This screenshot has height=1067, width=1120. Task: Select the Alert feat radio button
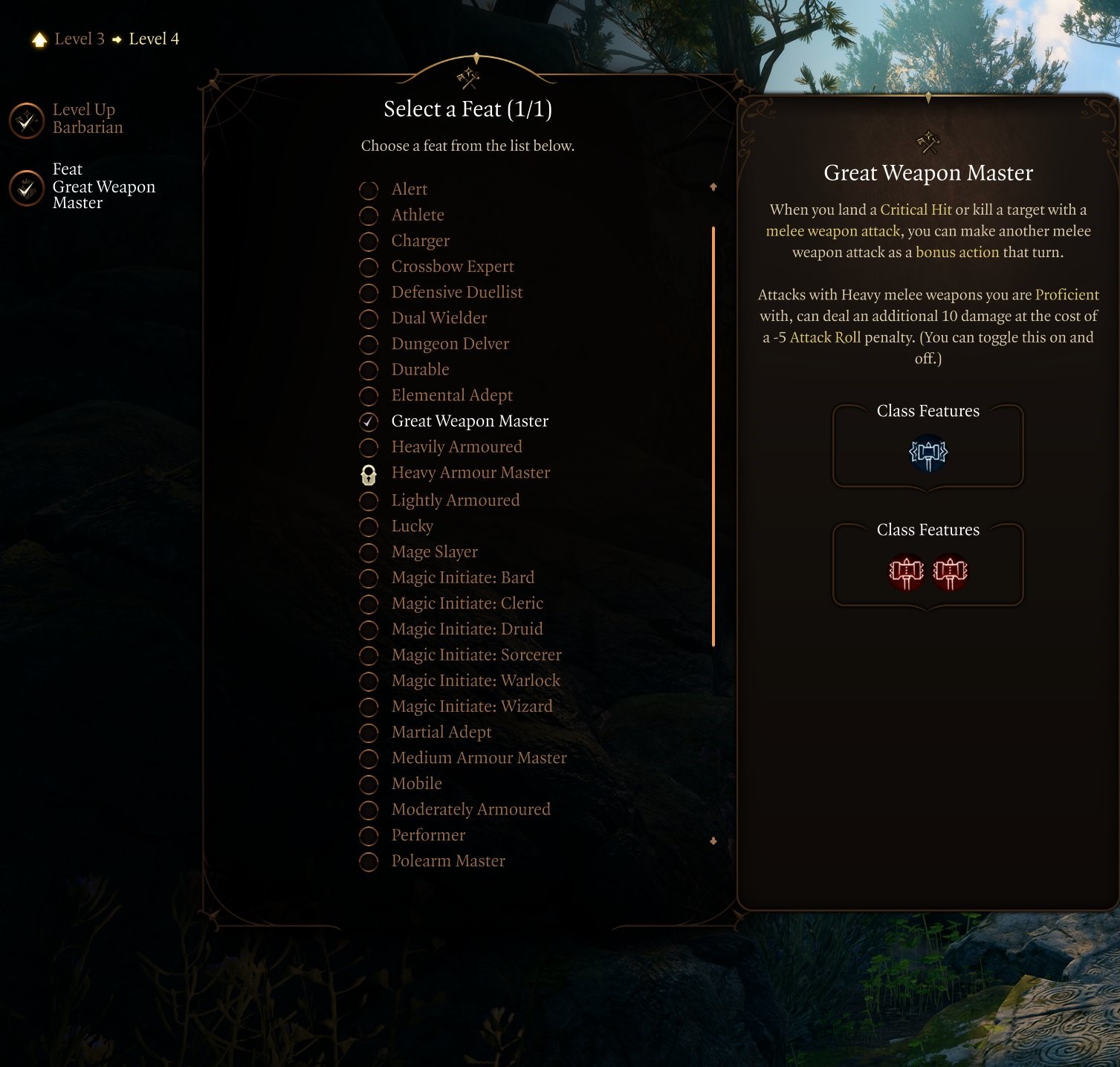[x=369, y=189]
